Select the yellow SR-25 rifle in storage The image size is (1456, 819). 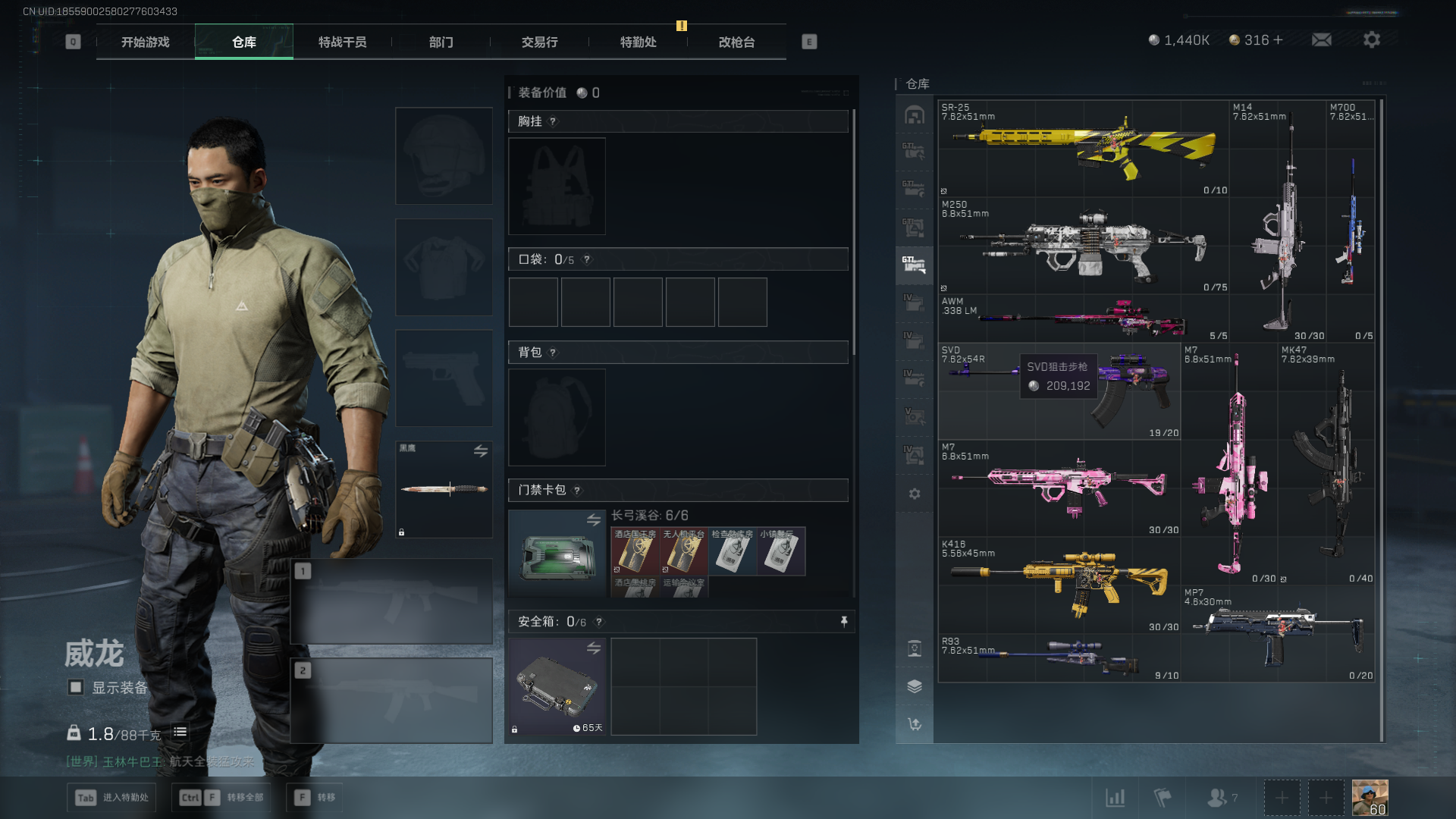click(1083, 149)
